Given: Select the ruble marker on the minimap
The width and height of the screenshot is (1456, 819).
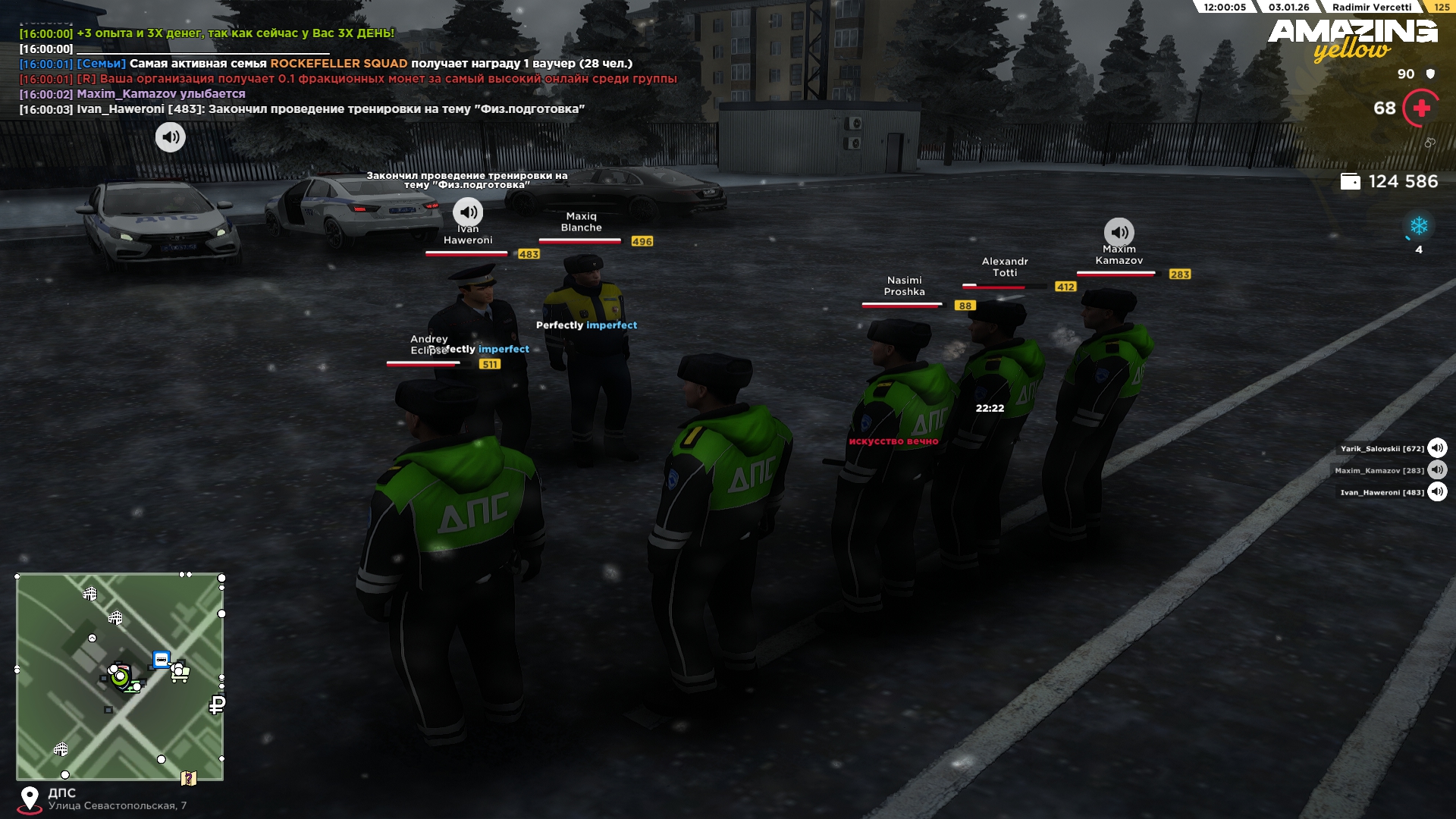Looking at the screenshot, I should 217,705.
